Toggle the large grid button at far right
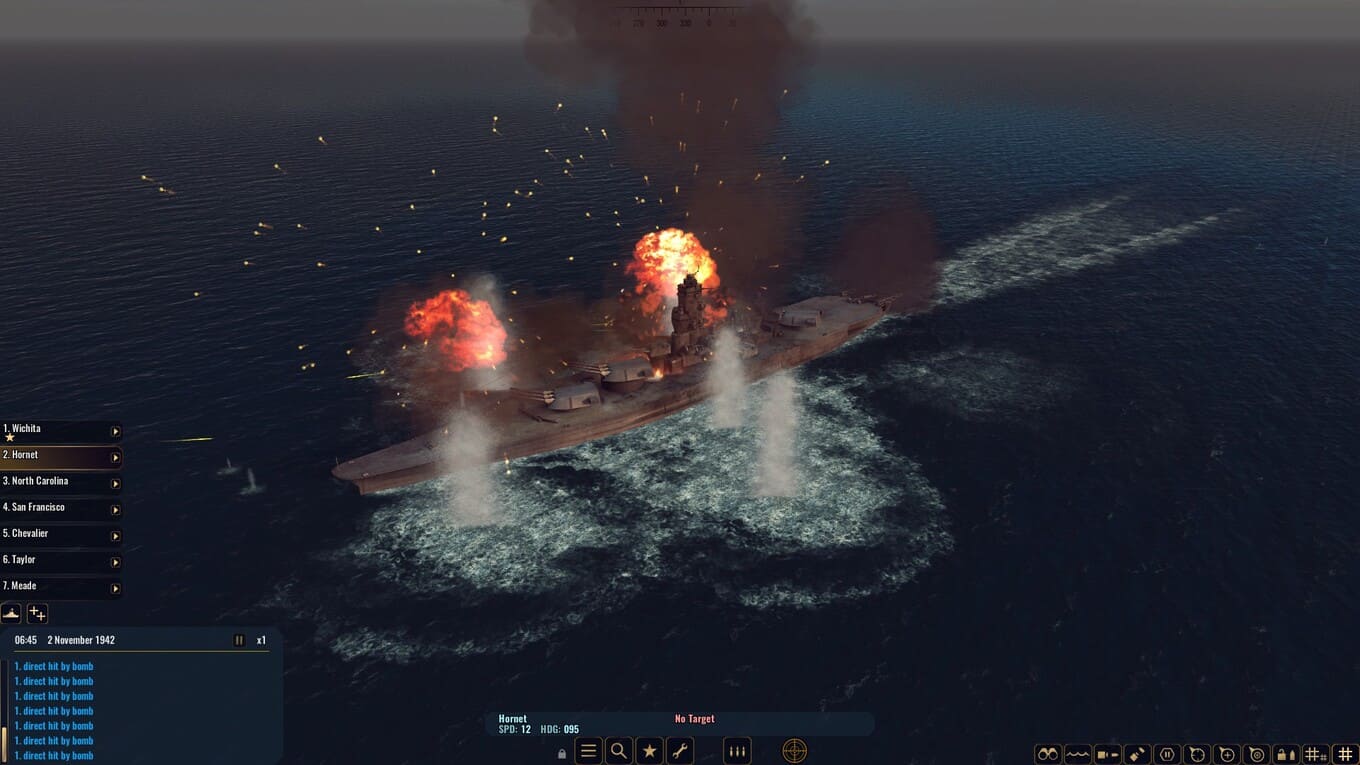The width and height of the screenshot is (1360, 765). [x=1345, y=754]
